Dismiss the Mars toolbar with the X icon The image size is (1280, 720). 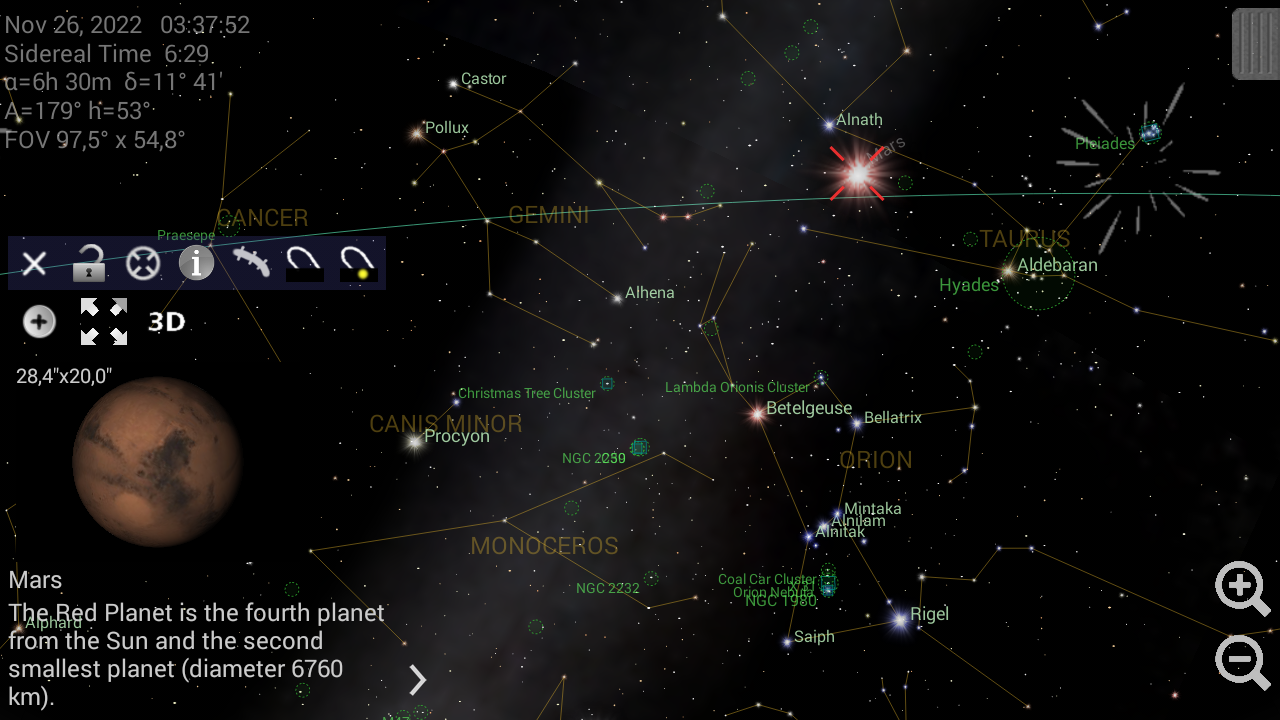34,263
